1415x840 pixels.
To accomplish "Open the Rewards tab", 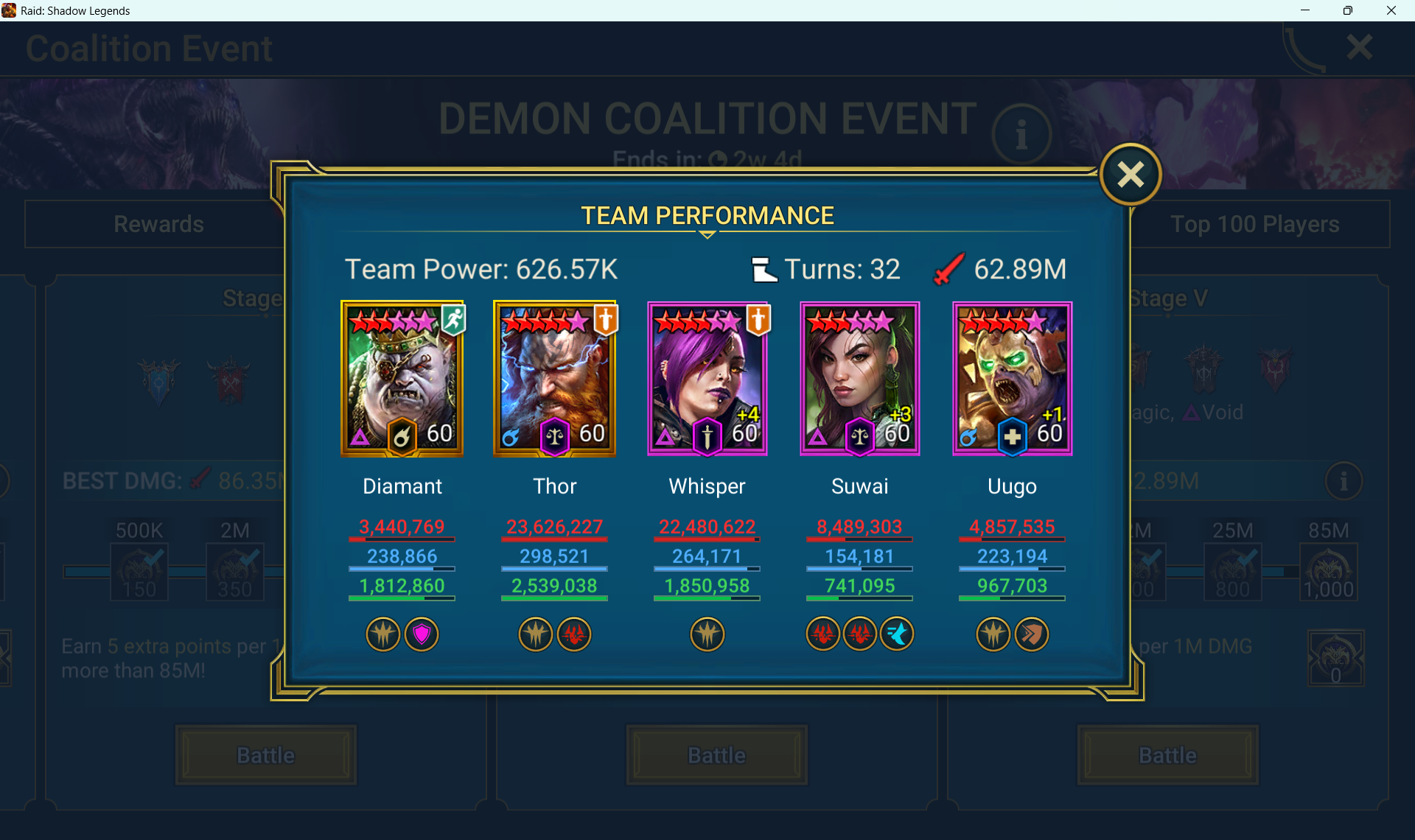I will click(x=158, y=224).
